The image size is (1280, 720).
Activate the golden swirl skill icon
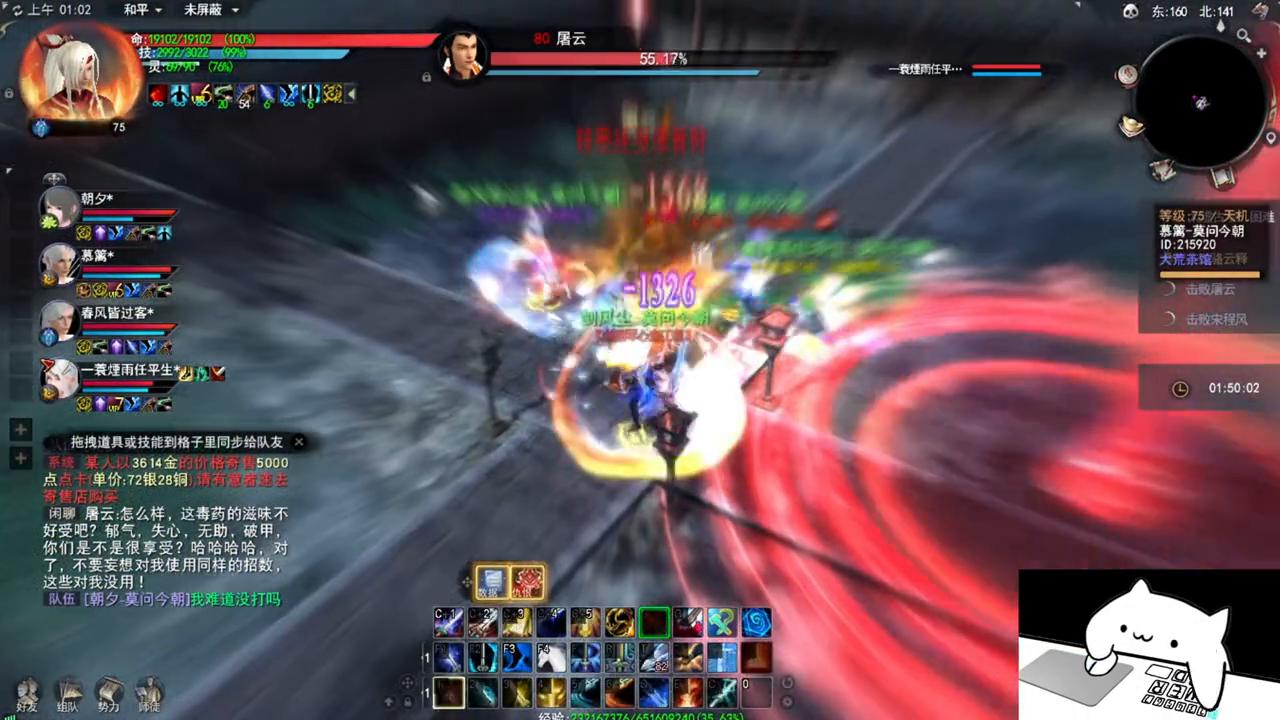[619, 623]
